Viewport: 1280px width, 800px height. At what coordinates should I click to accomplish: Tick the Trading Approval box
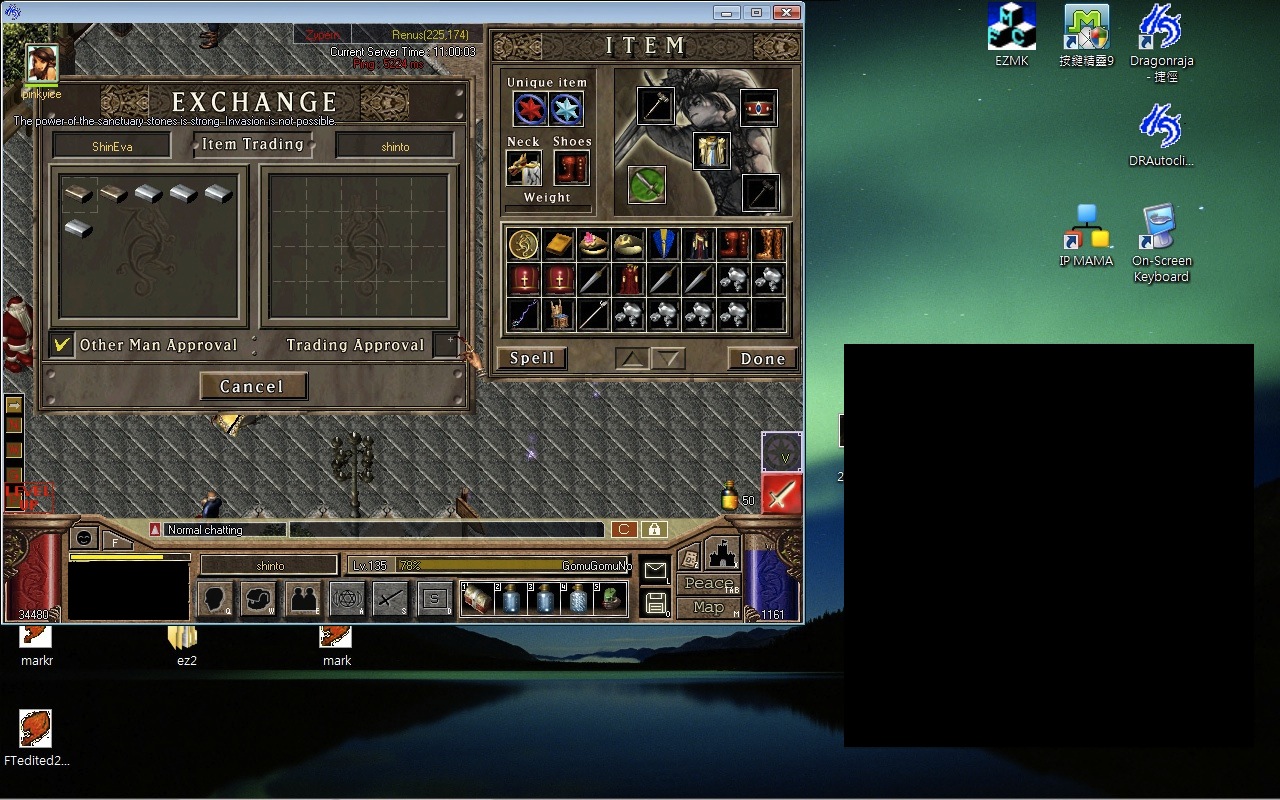[x=445, y=344]
